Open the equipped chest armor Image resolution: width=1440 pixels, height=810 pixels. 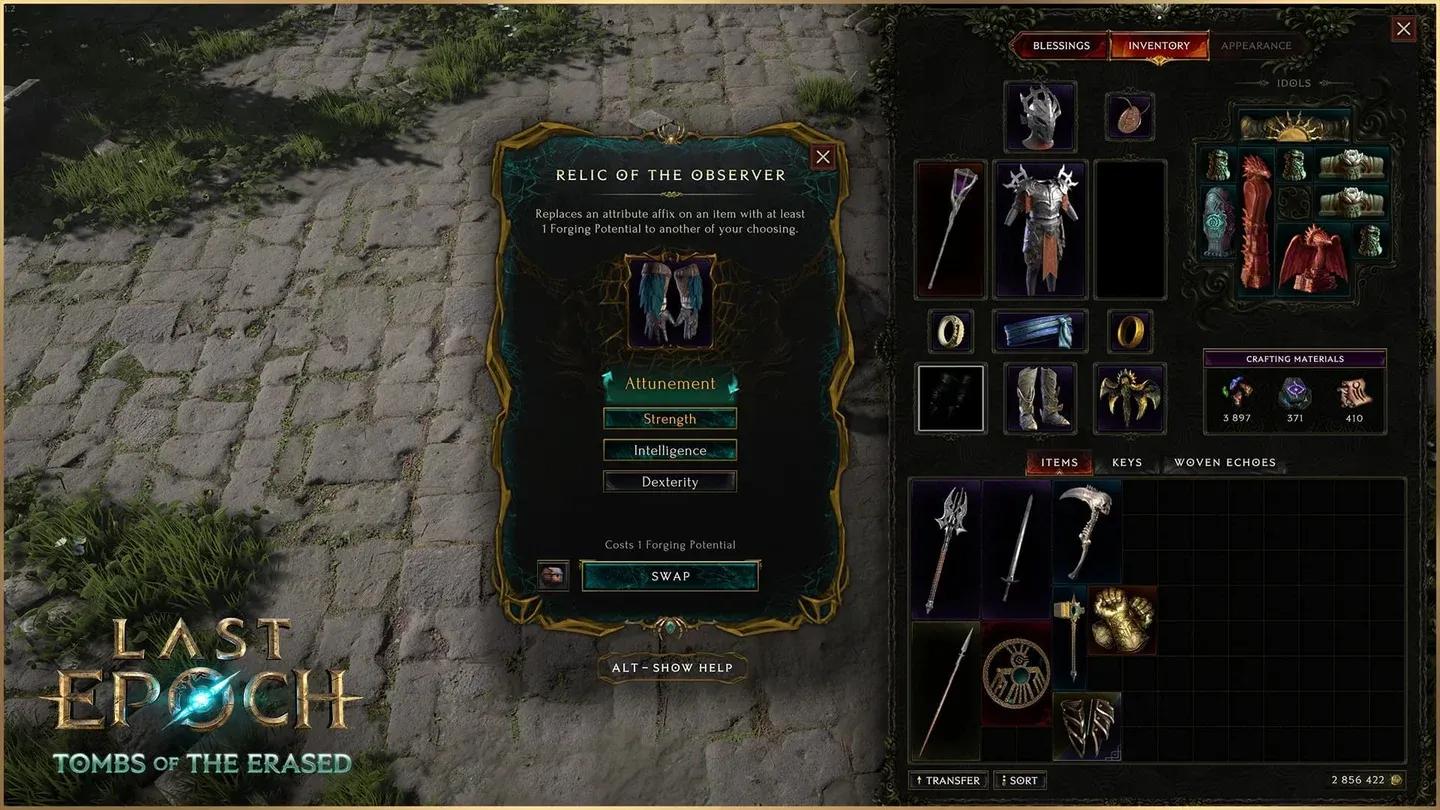(x=1040, y=230)
